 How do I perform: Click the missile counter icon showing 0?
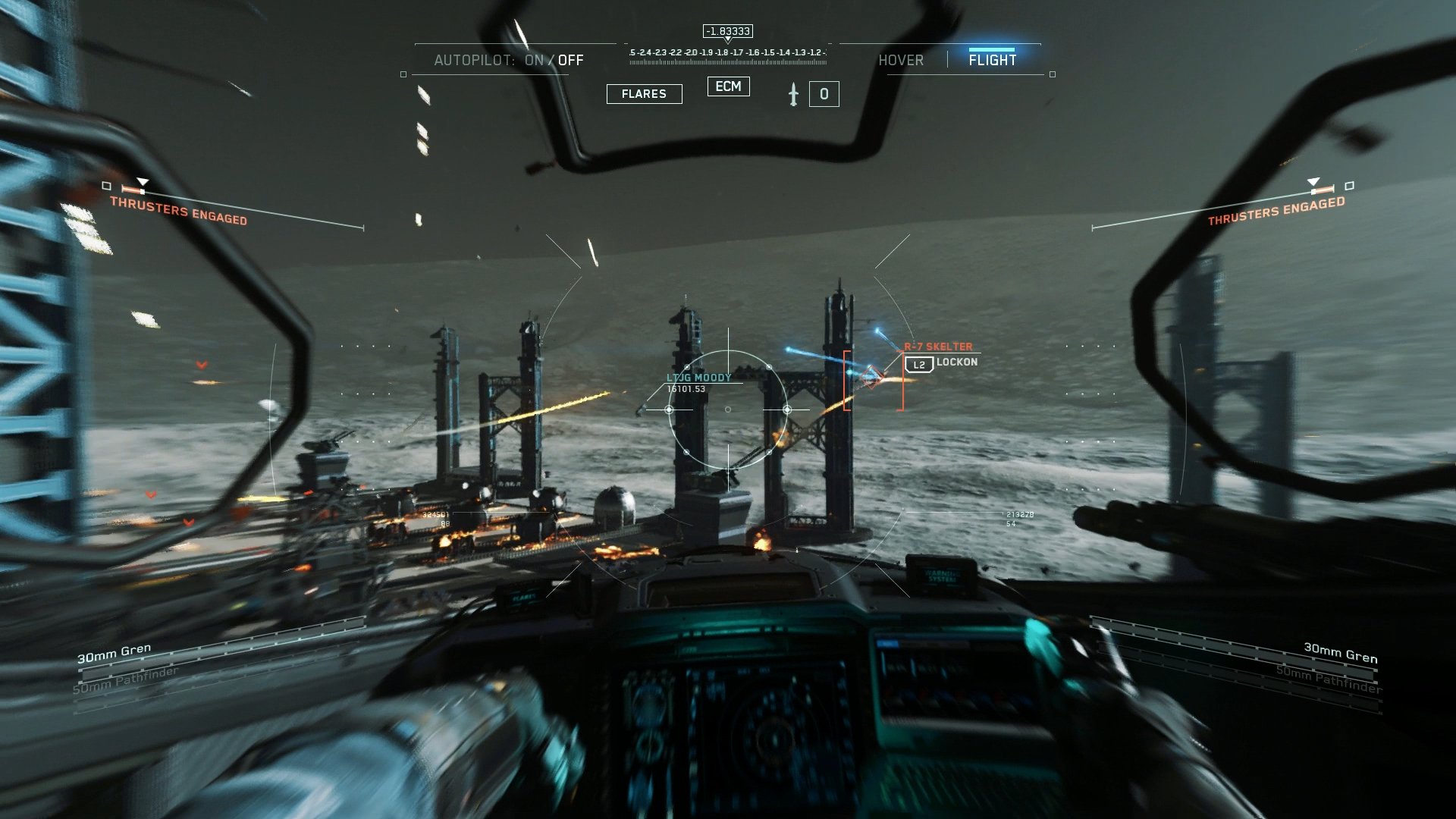(x=825, y=93)
